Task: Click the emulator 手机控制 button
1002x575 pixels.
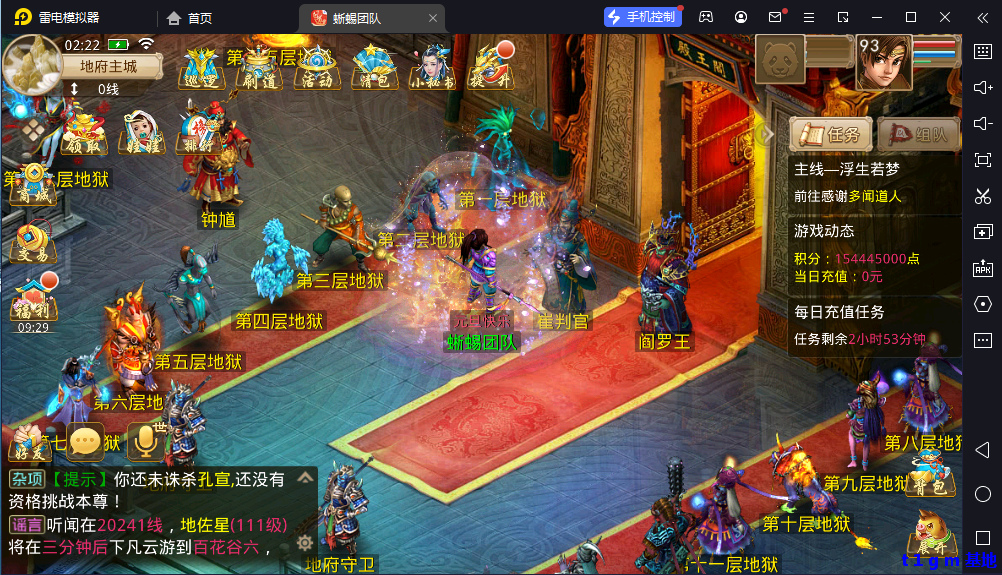Action: (642, 17)
